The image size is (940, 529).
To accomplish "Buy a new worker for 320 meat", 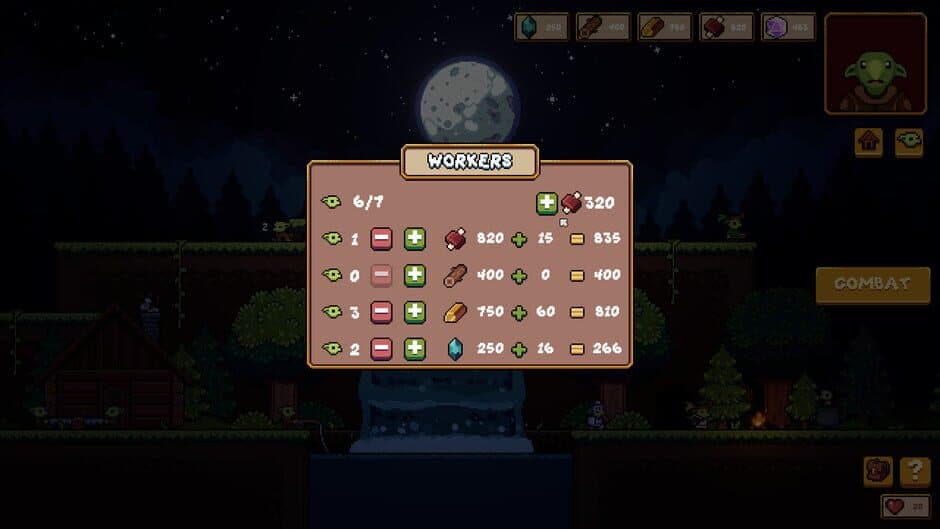I will click(547, 203).
